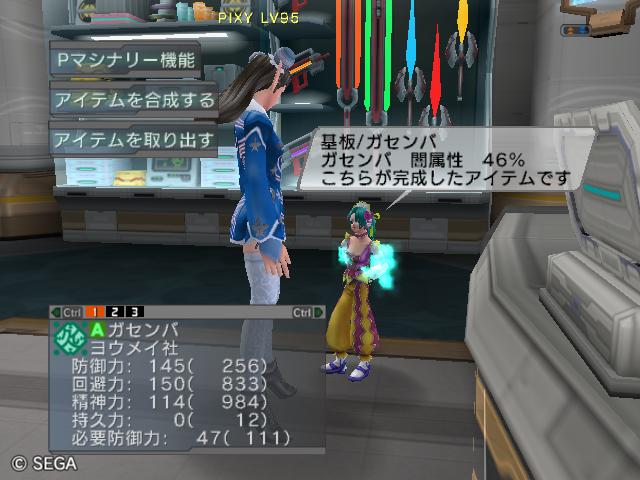Screen dimensions: 640x480
Task: Click the green left arrow on info panel
Action: coord(56,312)
